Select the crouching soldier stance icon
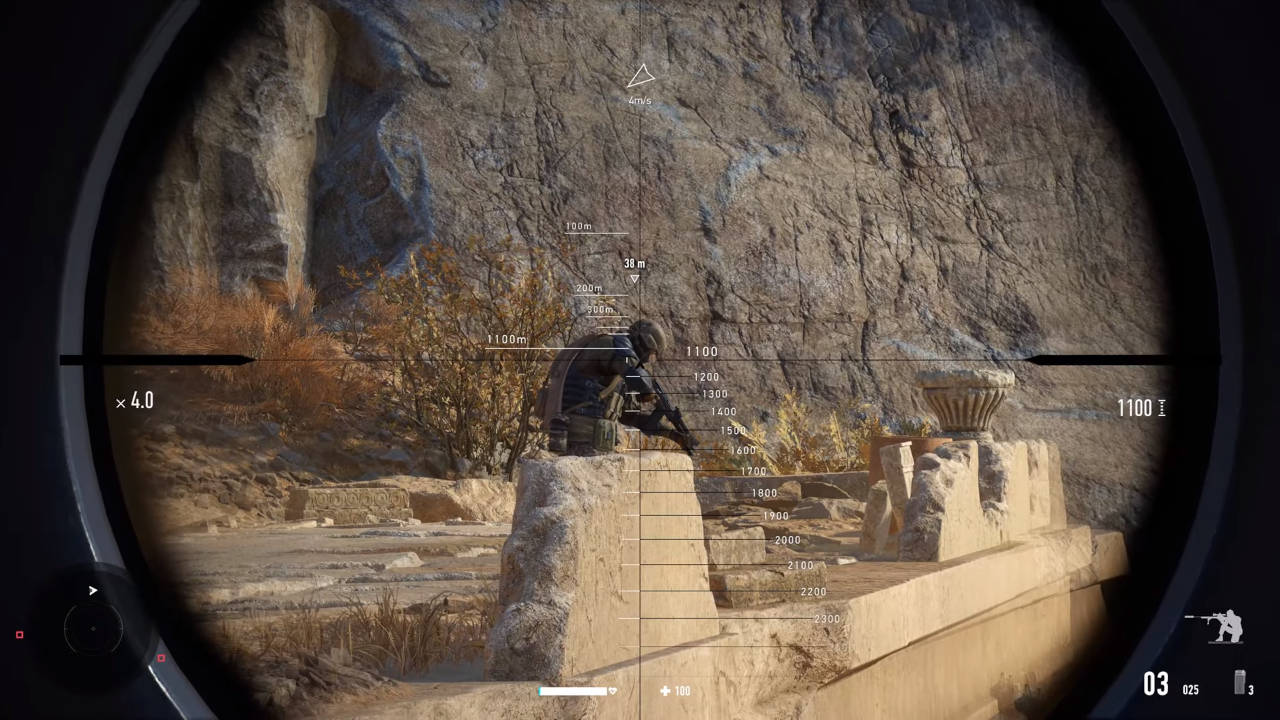This screenshot has width=1280, height=720. tap(1217, 626)
